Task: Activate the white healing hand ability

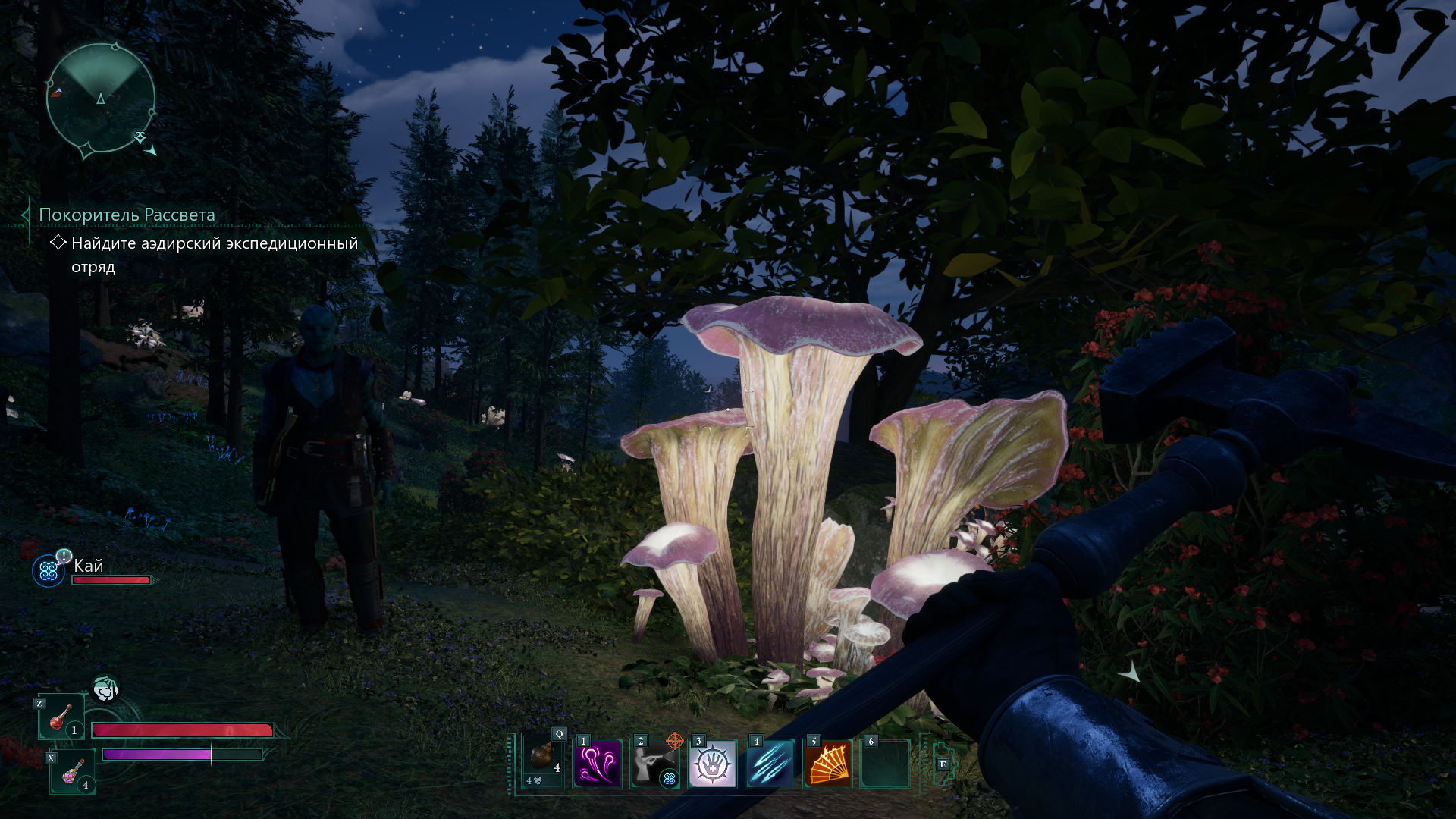Action: pos(712,764)
